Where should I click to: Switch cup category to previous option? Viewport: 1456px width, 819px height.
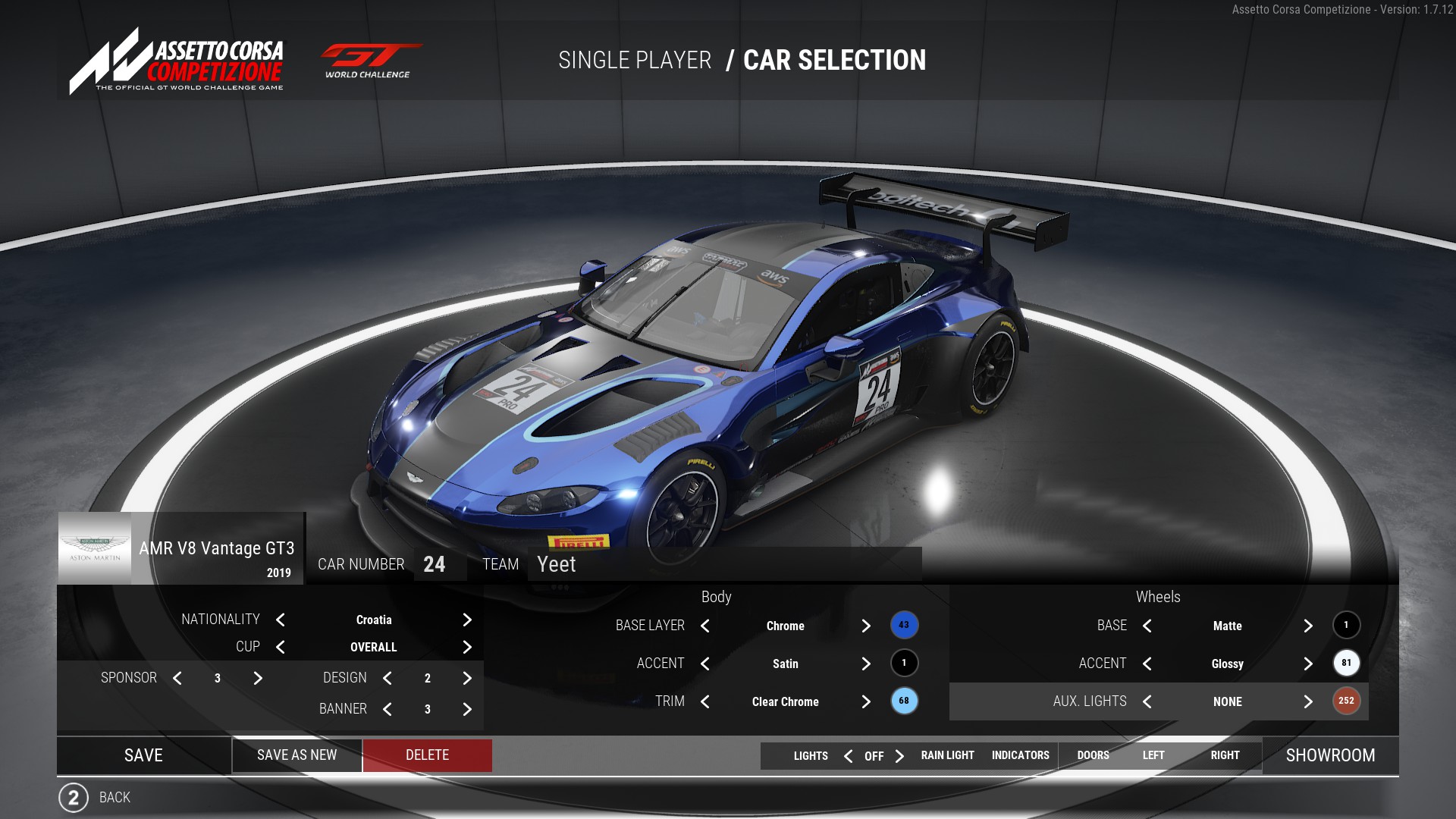(281, 648)
